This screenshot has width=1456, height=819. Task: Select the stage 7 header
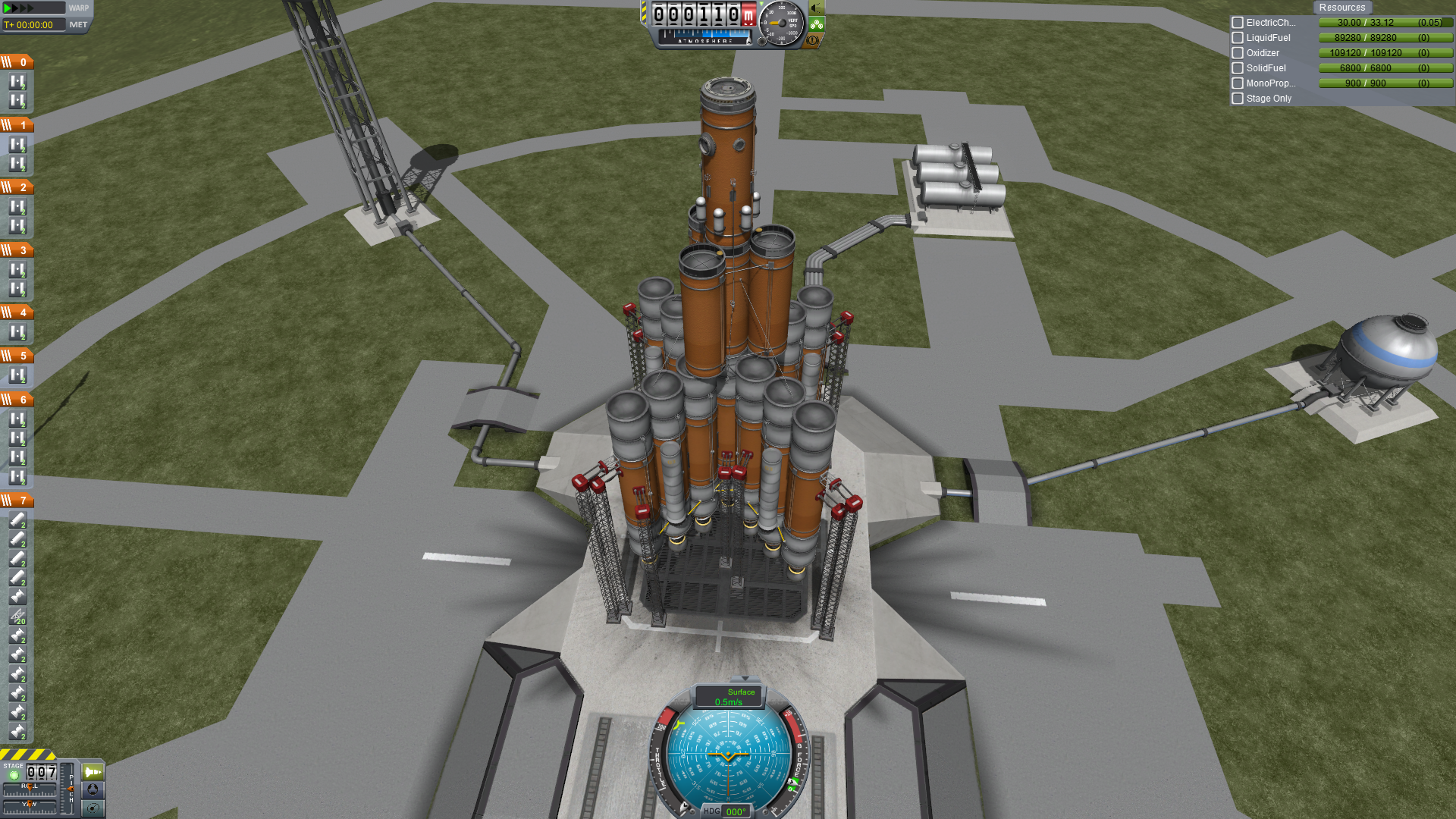[17, 500]
